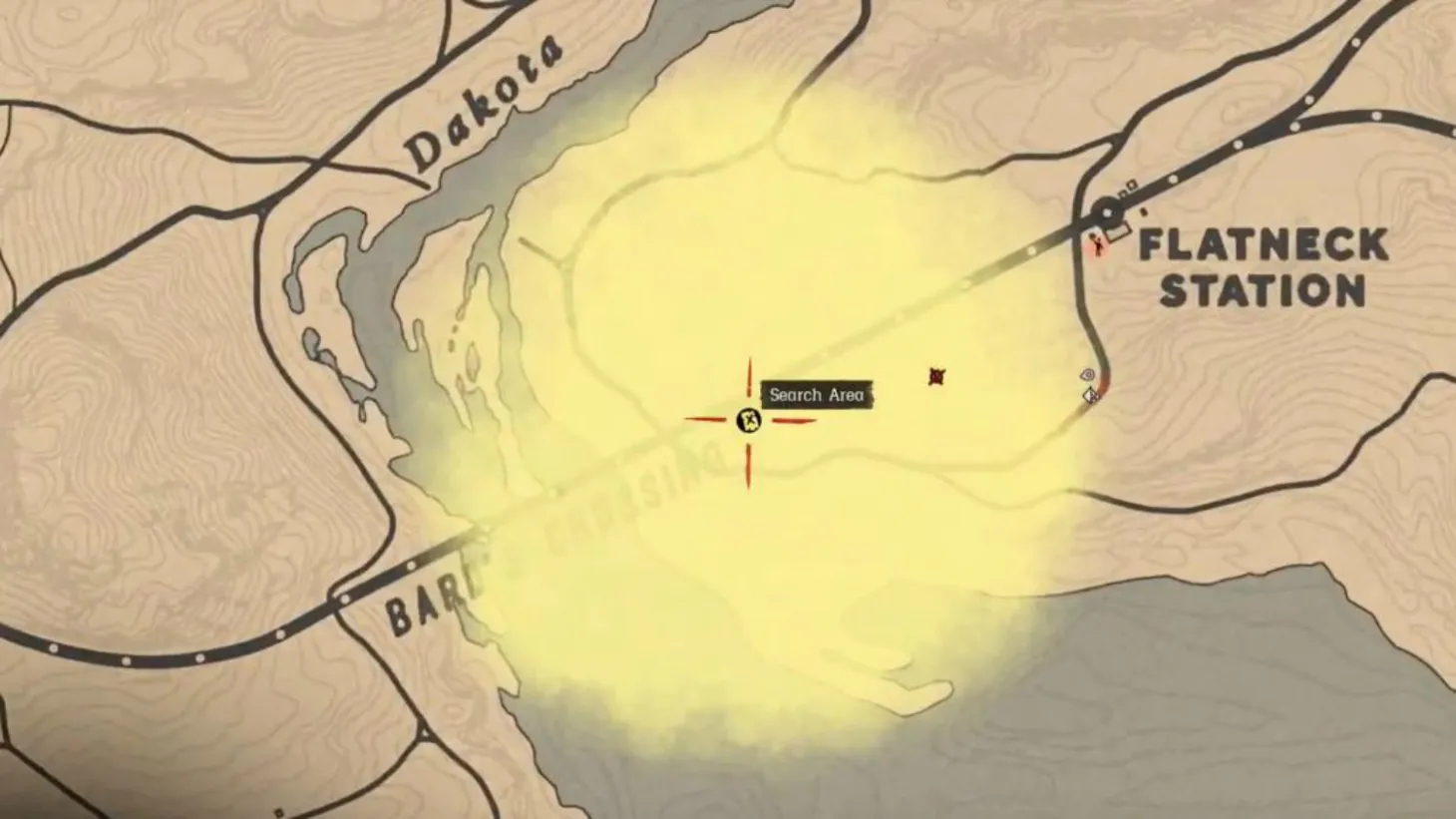Screen dimensions: 1456x819
Task: Click the red X marker inside the search zone
Action: pyautogui.click(x=935, y=376)
